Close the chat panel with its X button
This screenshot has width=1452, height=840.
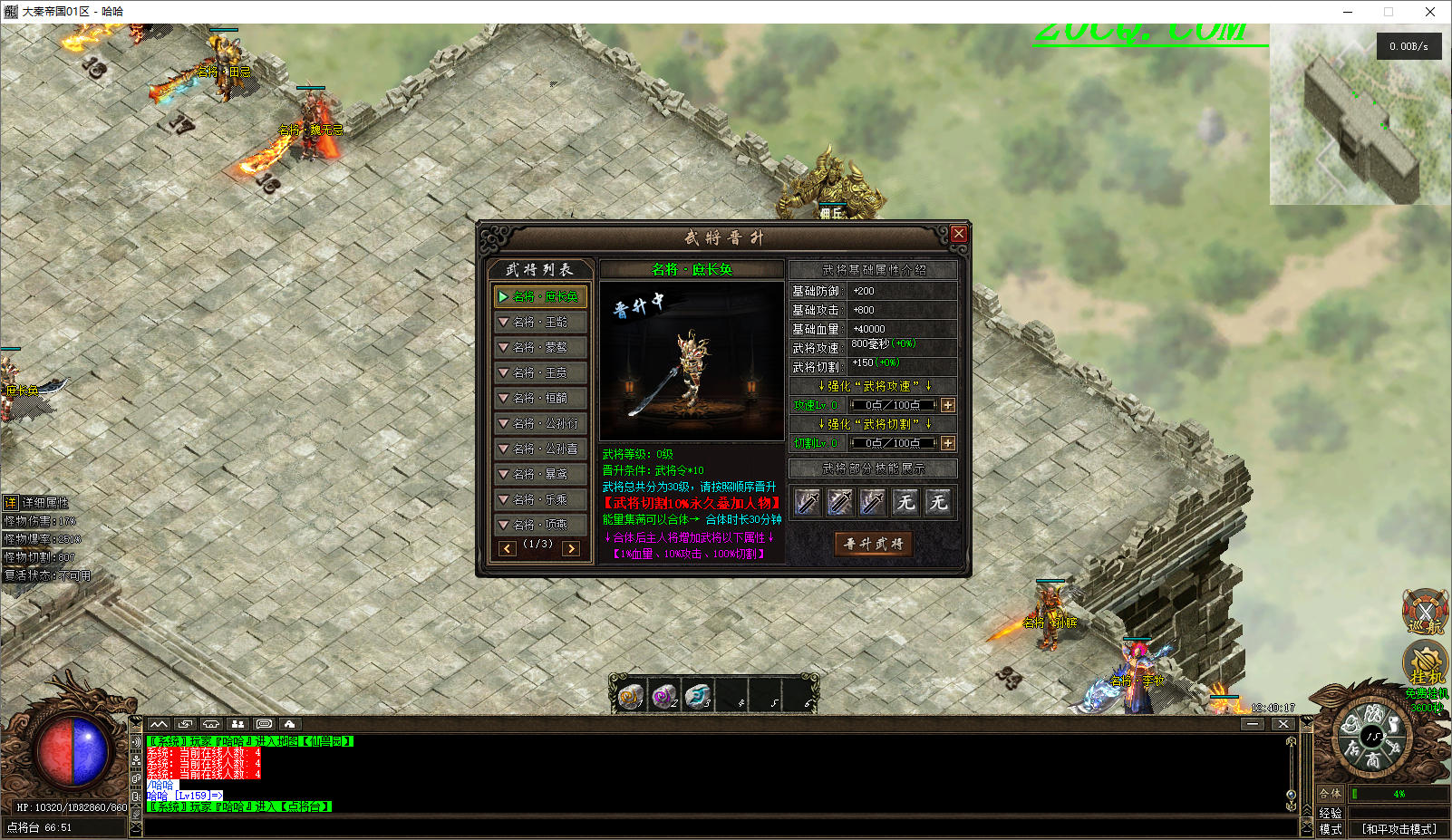coord(1283,724)
